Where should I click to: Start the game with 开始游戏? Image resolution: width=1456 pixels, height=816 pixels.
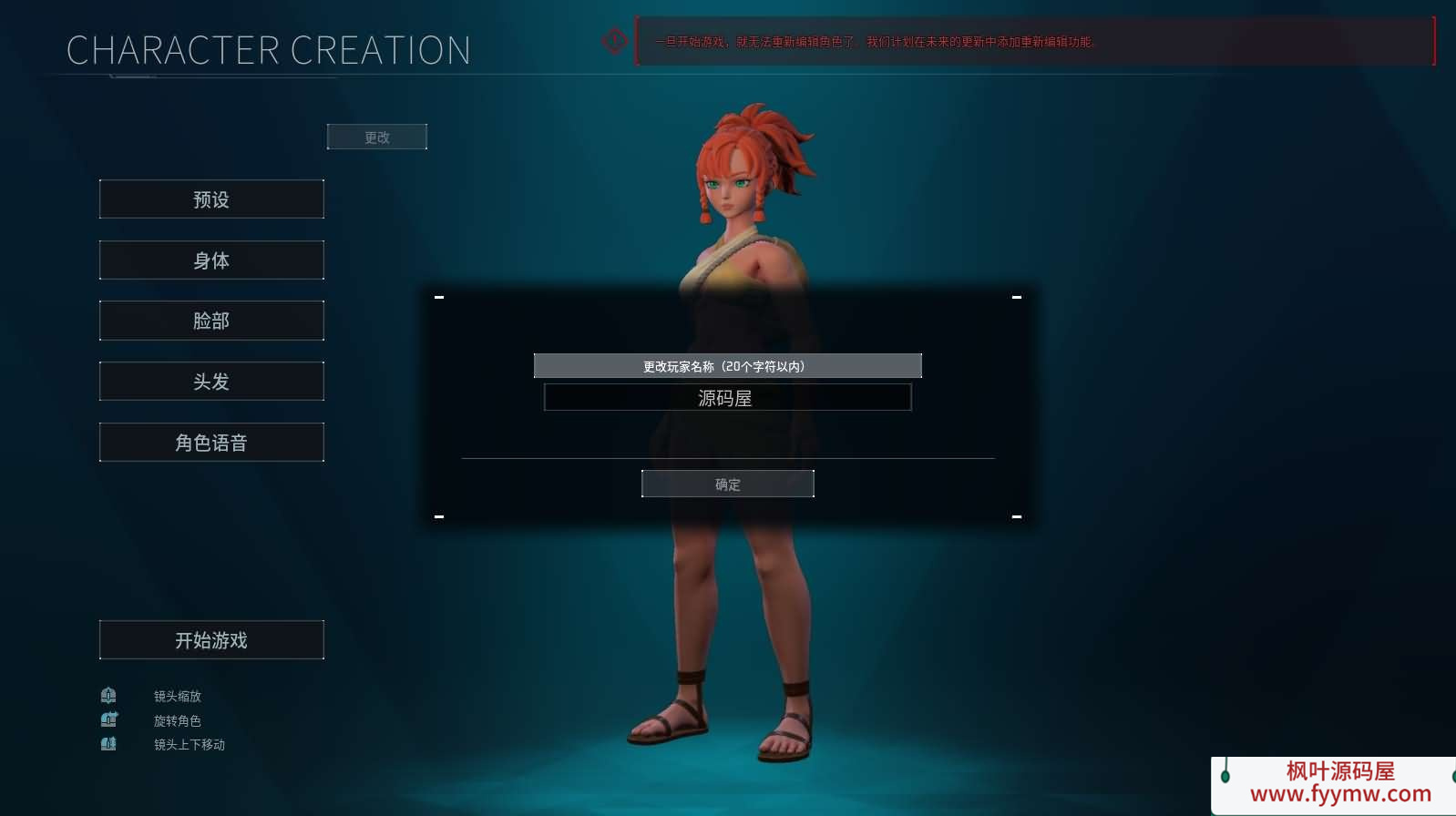coord(211,640)
